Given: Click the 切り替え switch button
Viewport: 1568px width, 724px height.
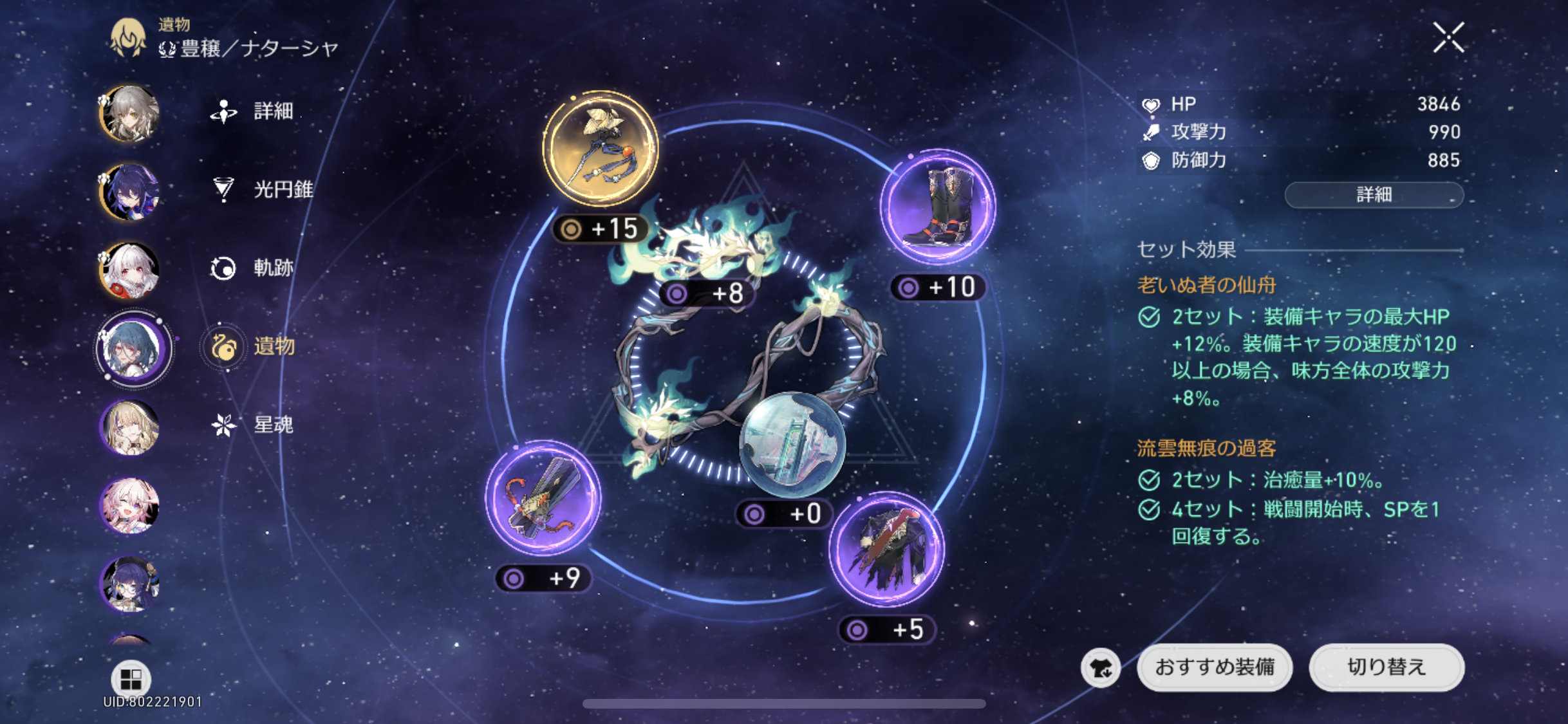Looking at the screenshot, I should pyautogui.click(x=1386, y=667).
